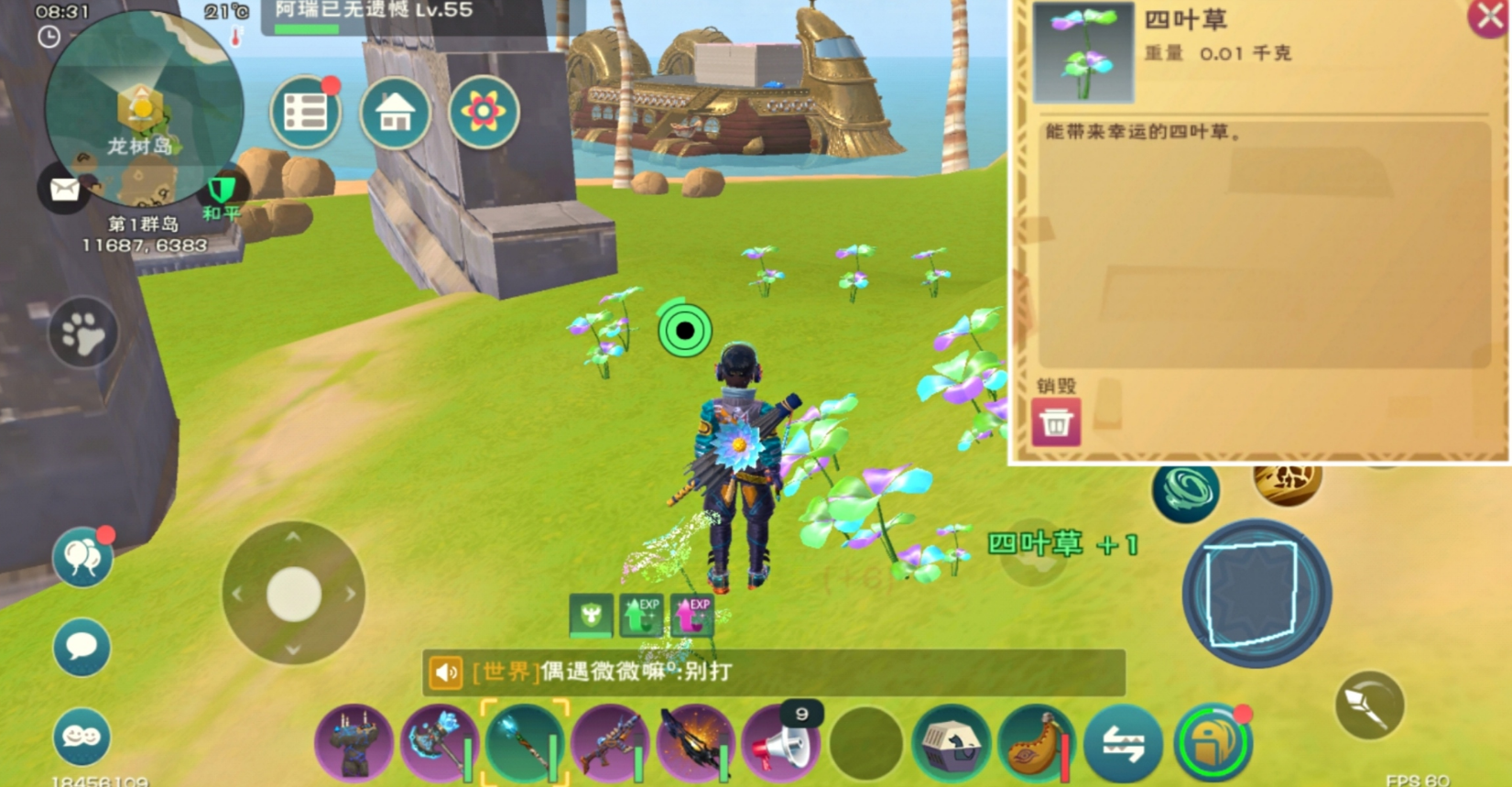Select the pet carrier crate slot

951,744
